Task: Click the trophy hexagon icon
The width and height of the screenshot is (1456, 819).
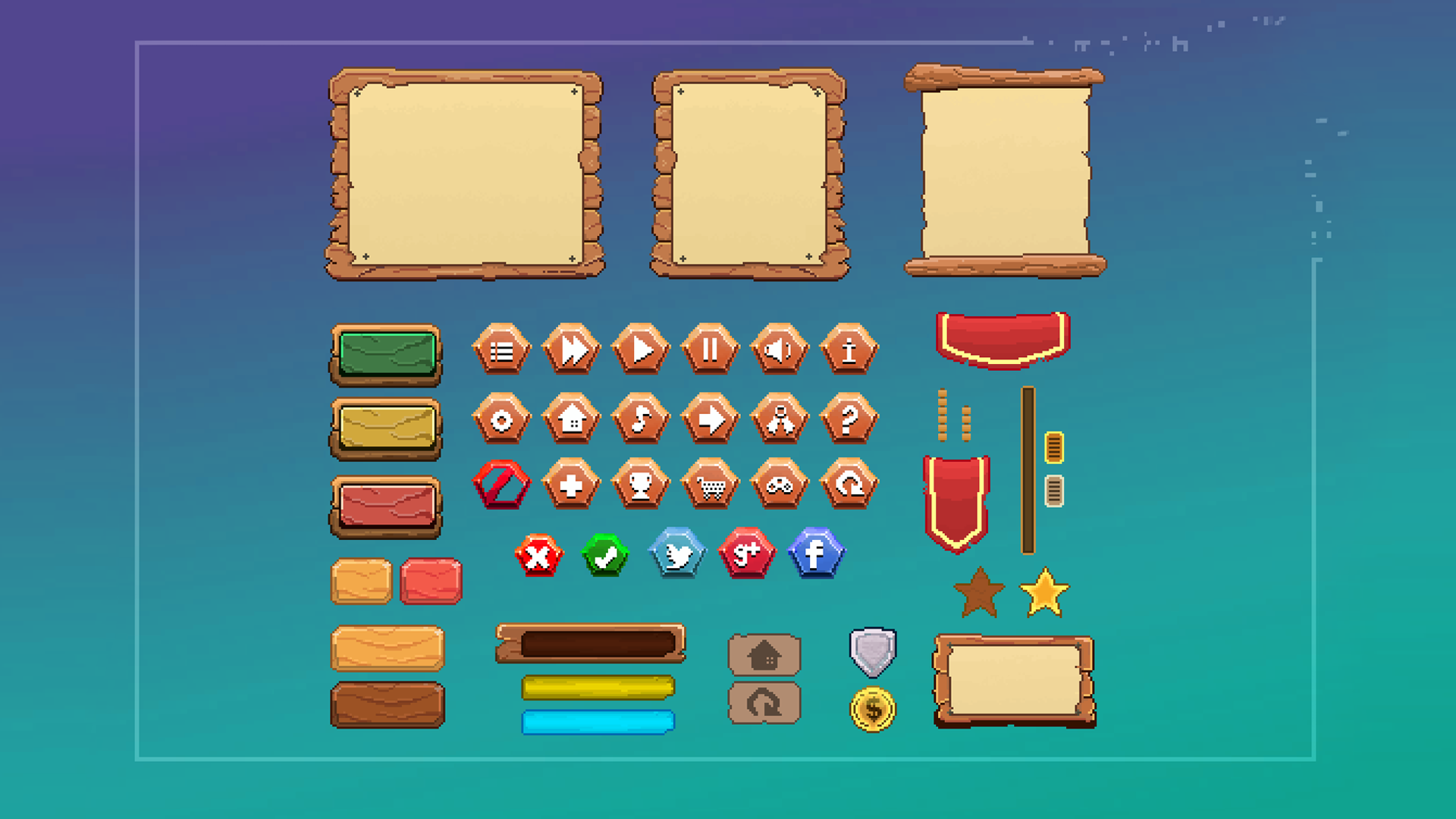Action: click(641, 485)
